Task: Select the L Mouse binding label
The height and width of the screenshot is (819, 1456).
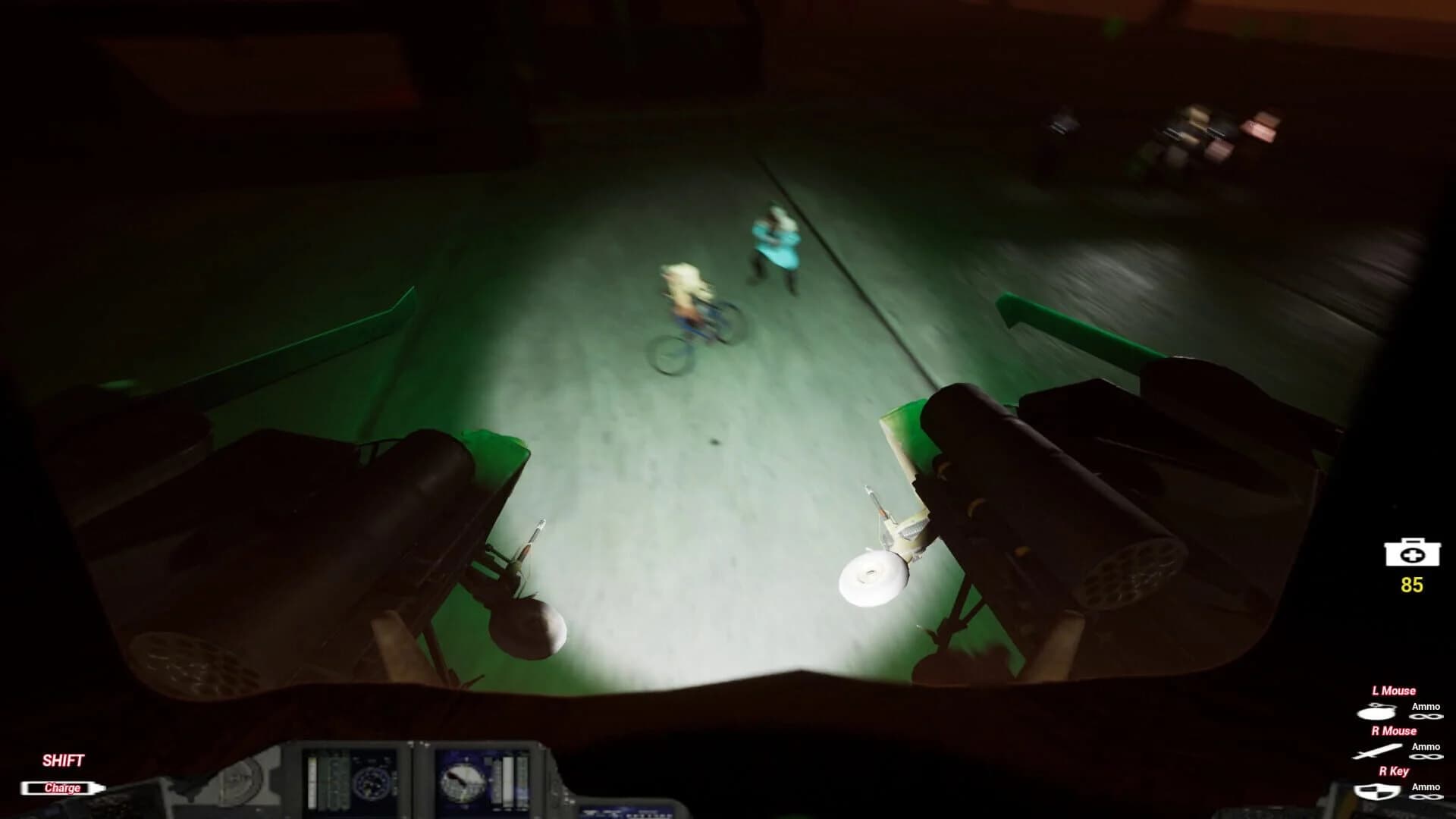Action: click(1394, 690)
